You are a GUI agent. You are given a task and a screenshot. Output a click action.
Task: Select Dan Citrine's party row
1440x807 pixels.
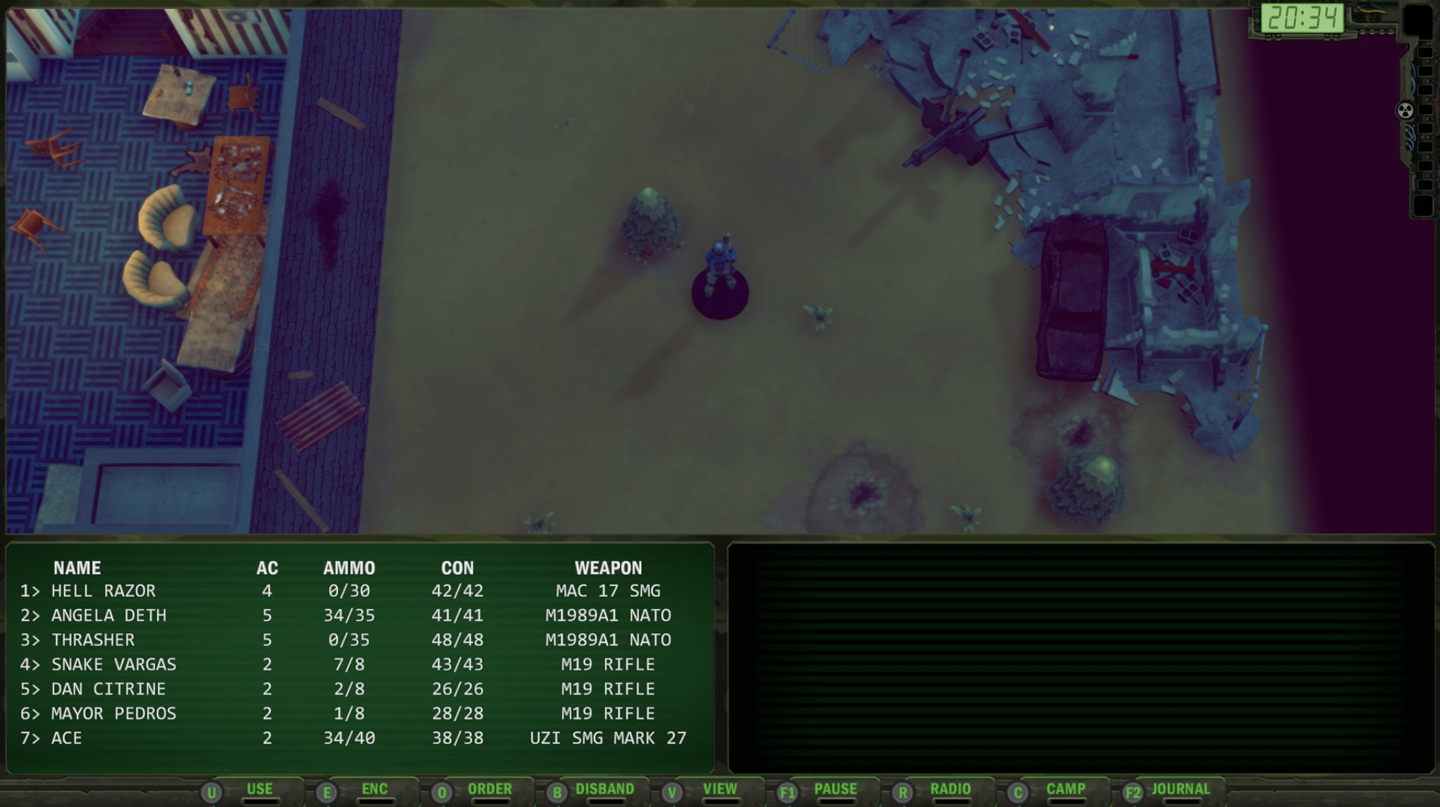(x=109, y=689)
